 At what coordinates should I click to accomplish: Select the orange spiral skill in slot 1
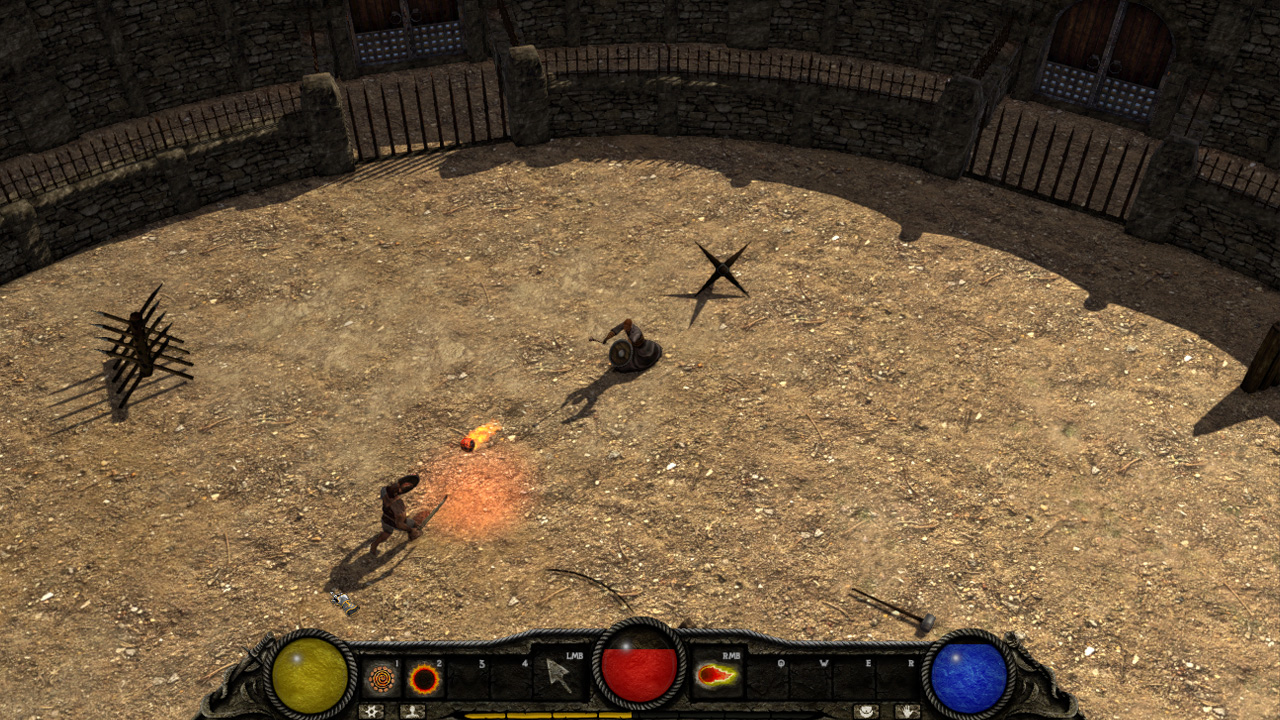click(381, 679)
